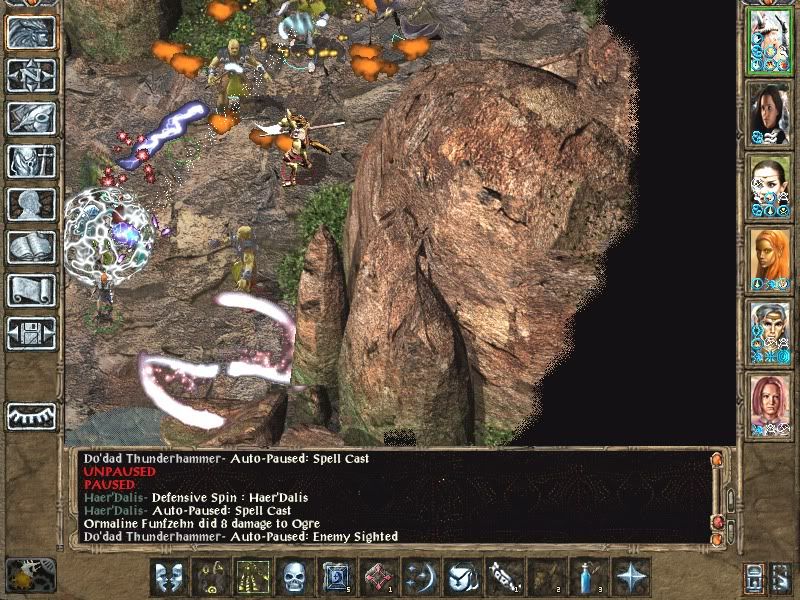Select the top highlighted party portrait
Screen dimensions: 800x600
click(x=770, y=40)
